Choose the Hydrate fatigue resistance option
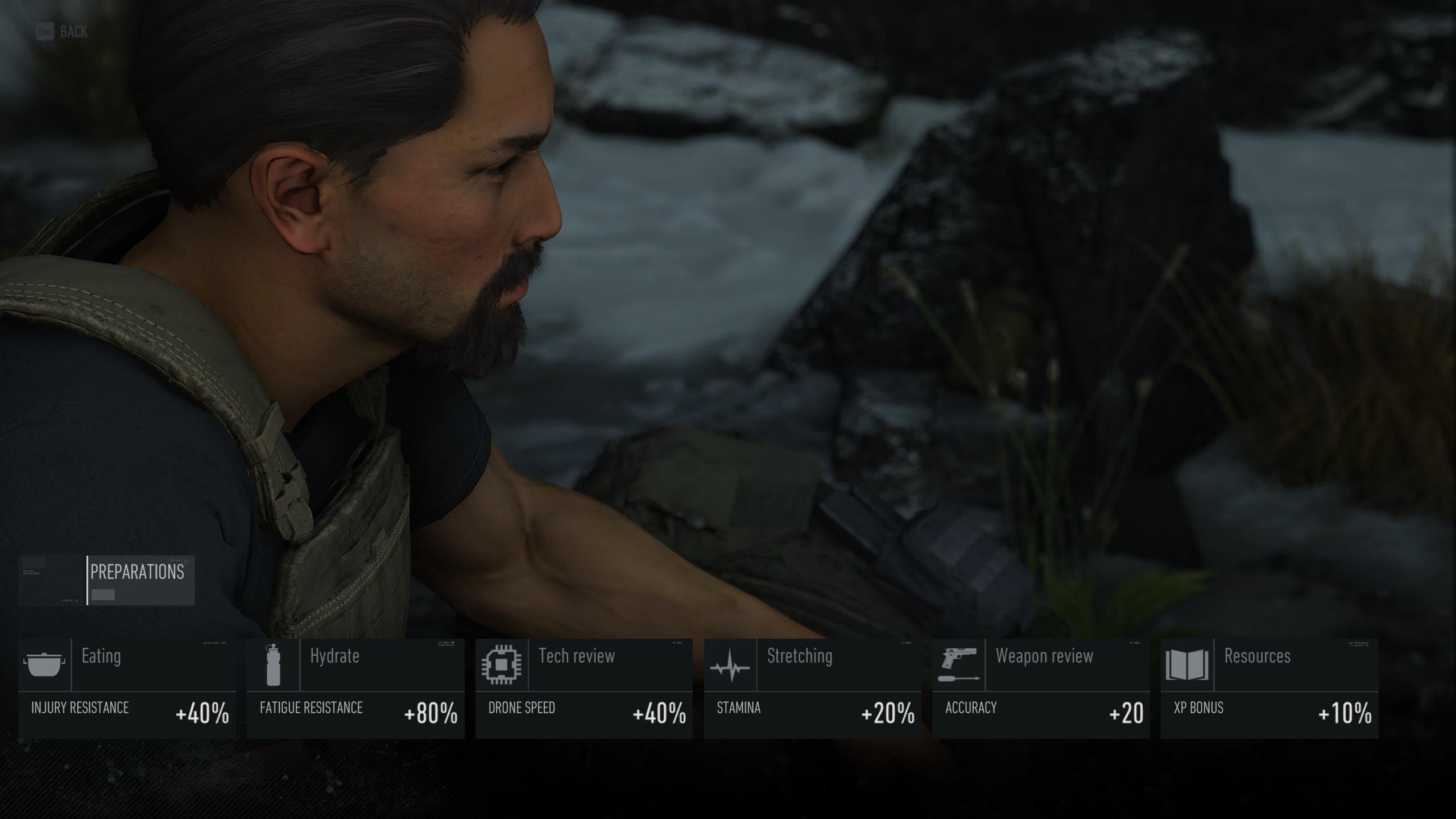 (355, 688)
